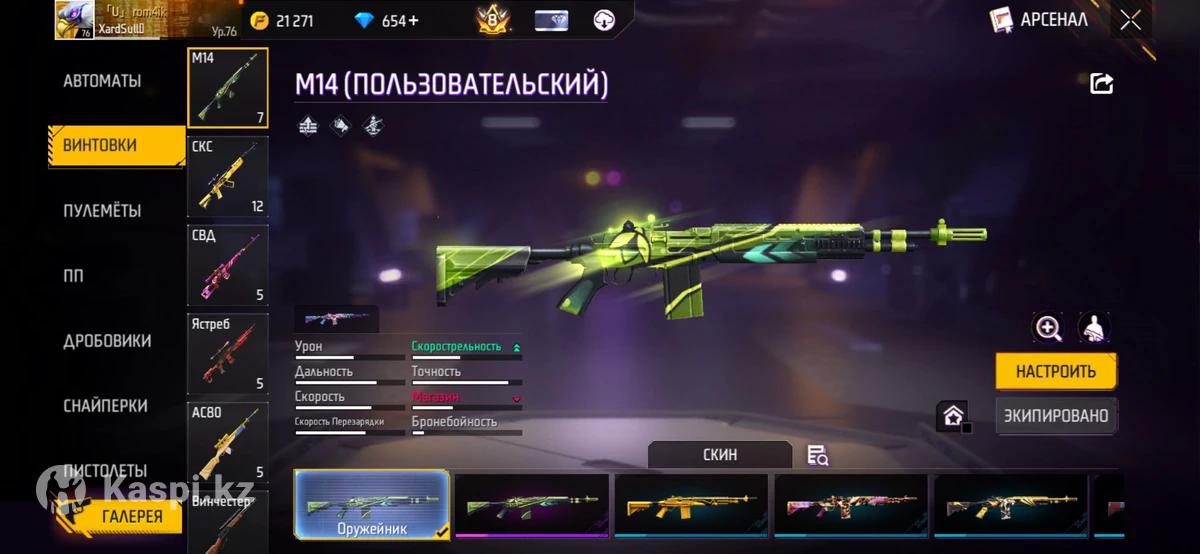Open the player profile avatar
This screenshot has width=1200, height=554.
click(74, 19)
